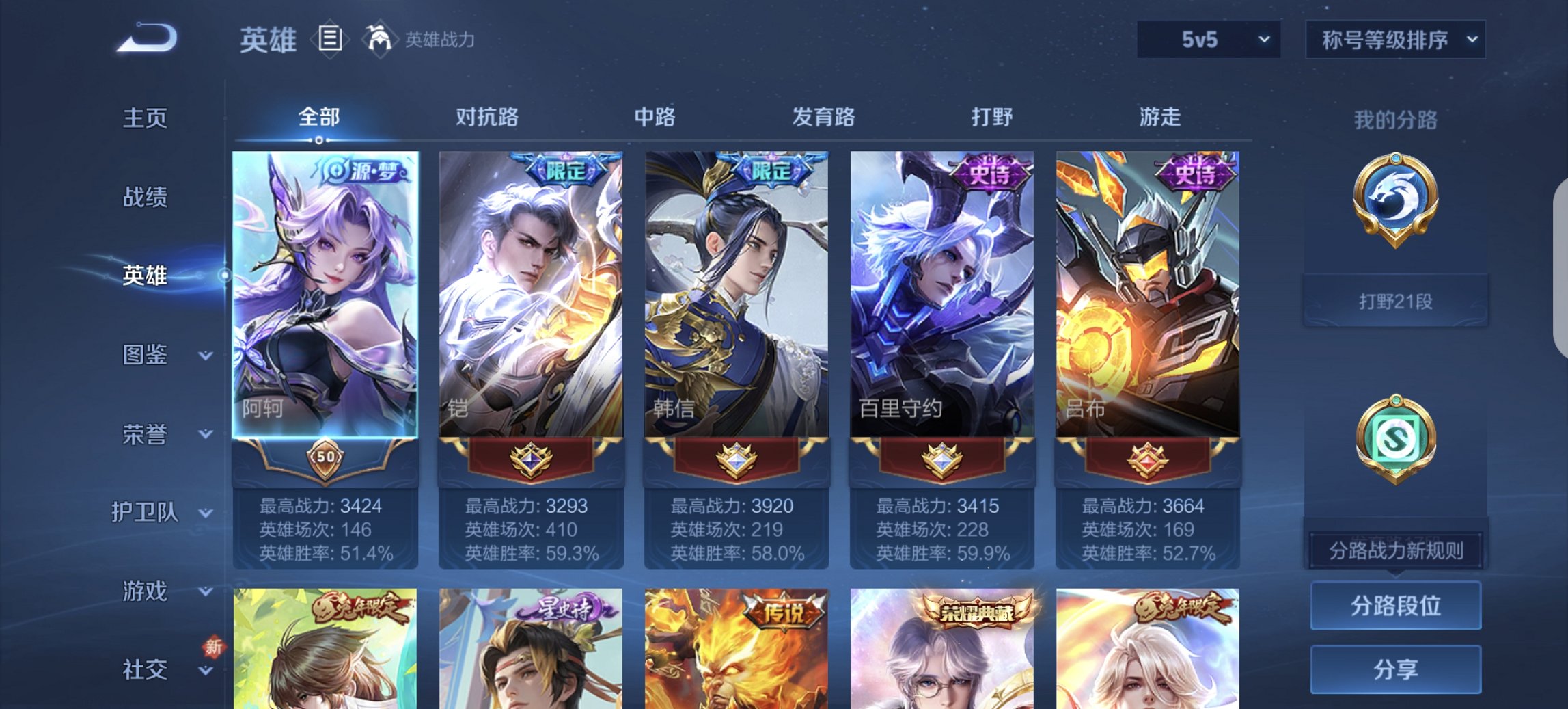The height and width of the screenshot is (709, 1568).
Task: Expand the 图鉴 sidebar section
Action: pos(161,356)
